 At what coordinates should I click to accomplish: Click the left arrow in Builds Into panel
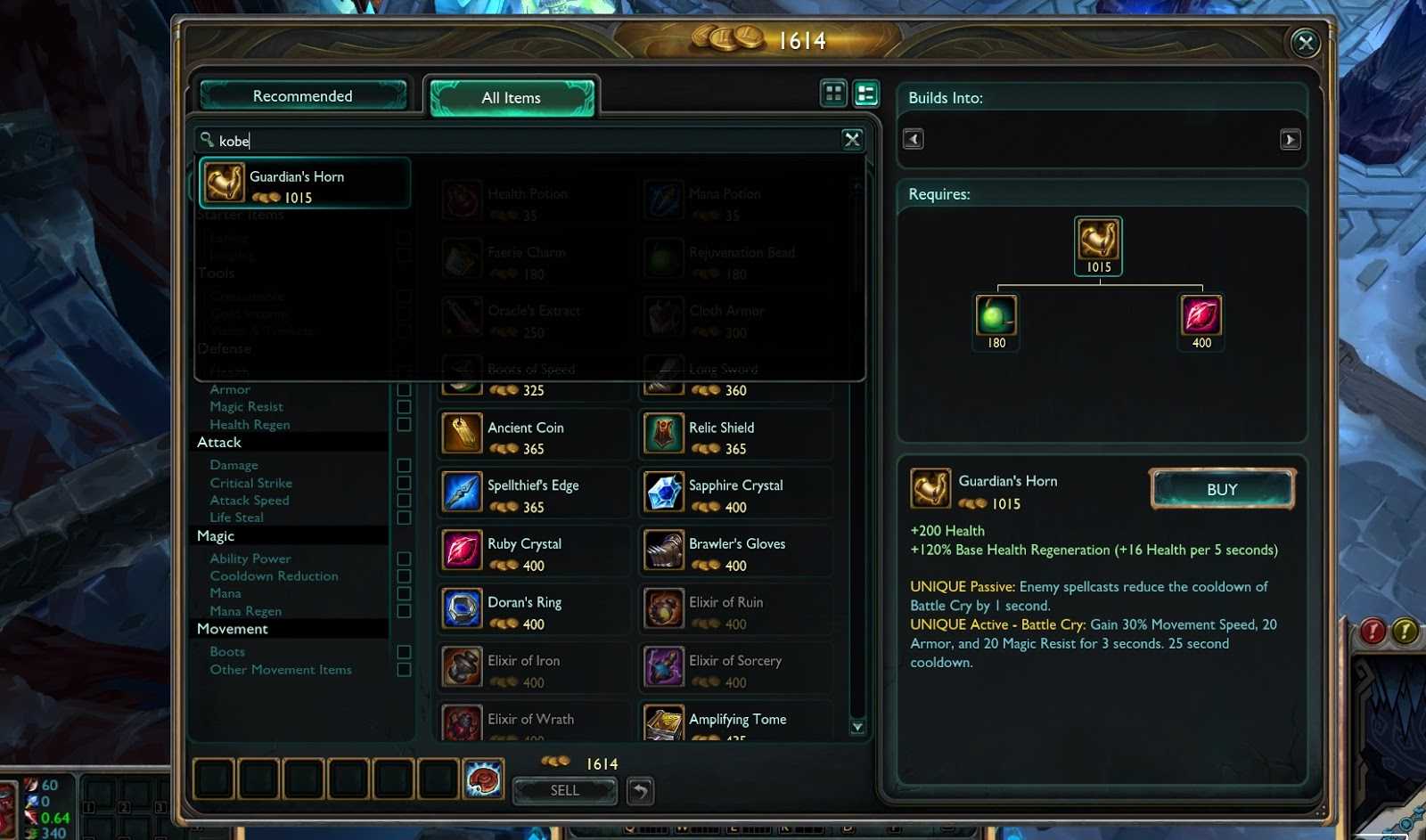912,139
